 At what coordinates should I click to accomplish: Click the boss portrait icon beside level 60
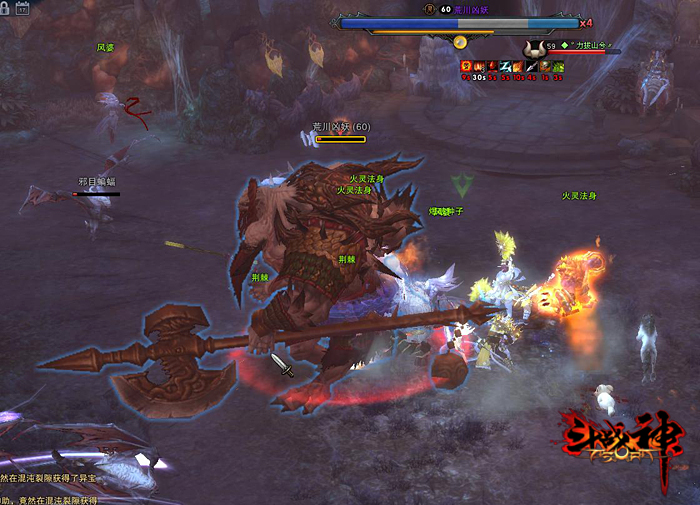[427, 9]
